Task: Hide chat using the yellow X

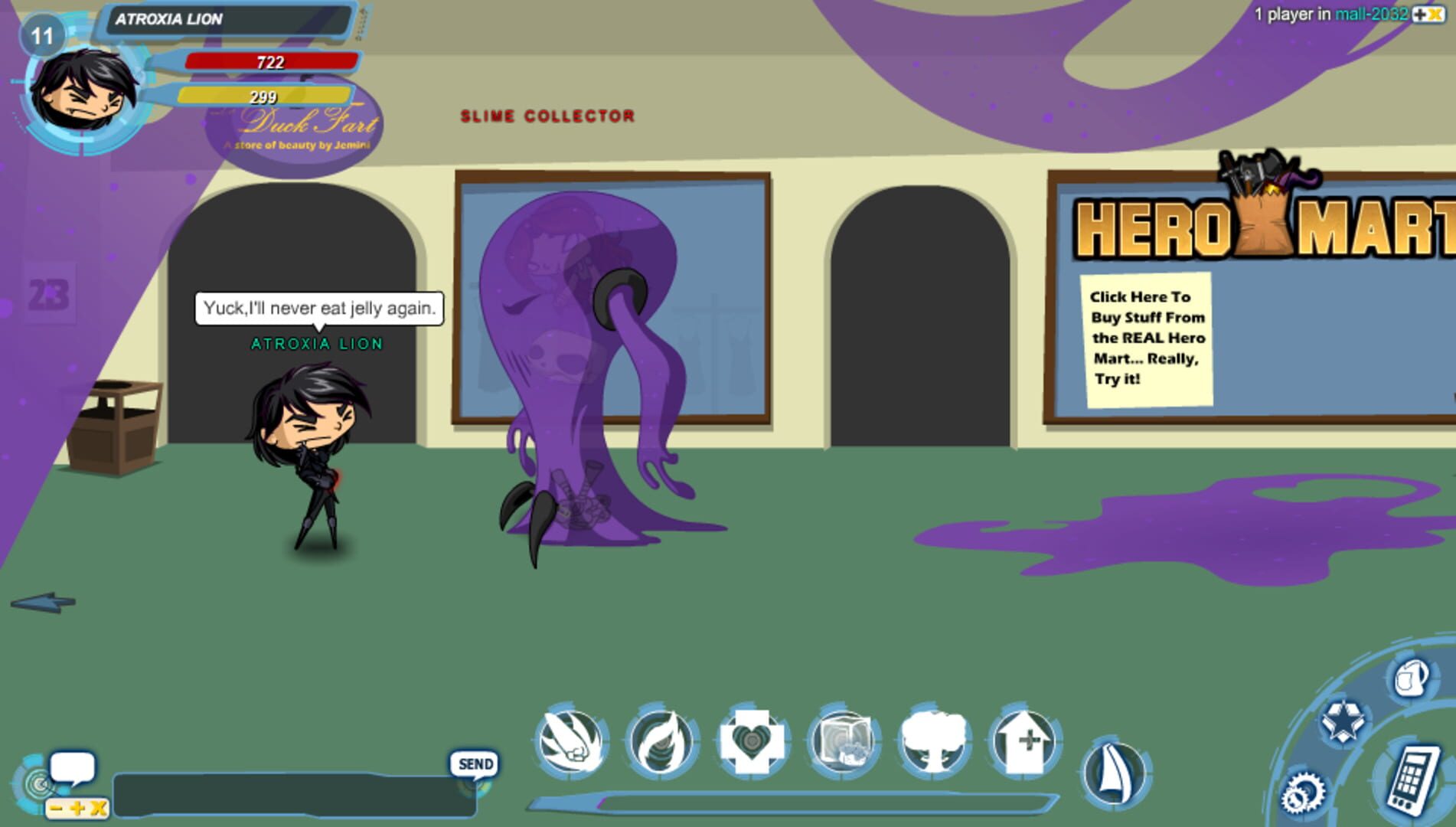Action: (x=96, y=808)
